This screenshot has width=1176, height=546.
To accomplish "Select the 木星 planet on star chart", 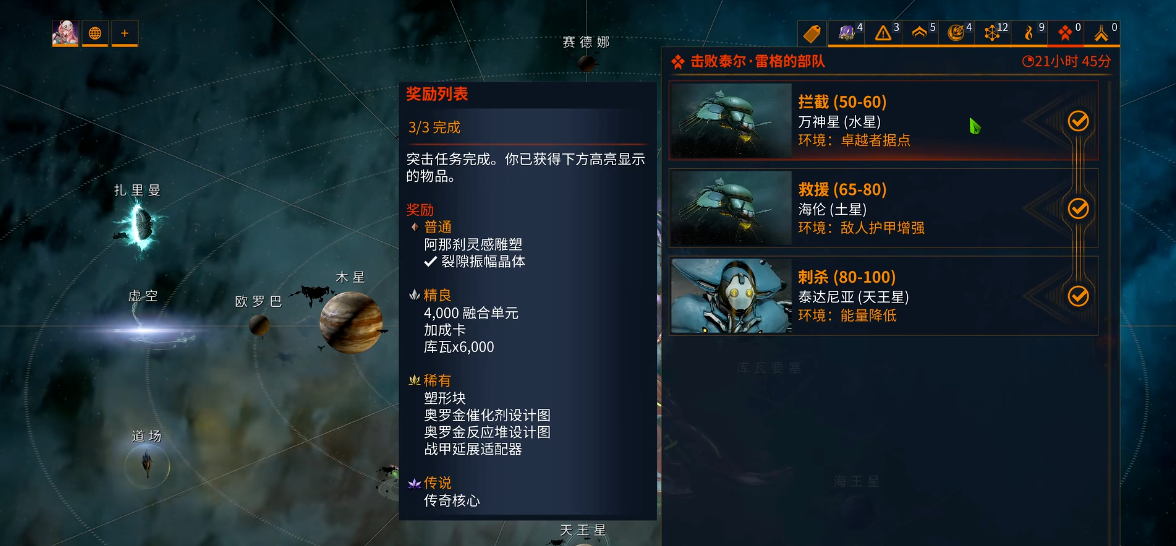I will (351, 321).
